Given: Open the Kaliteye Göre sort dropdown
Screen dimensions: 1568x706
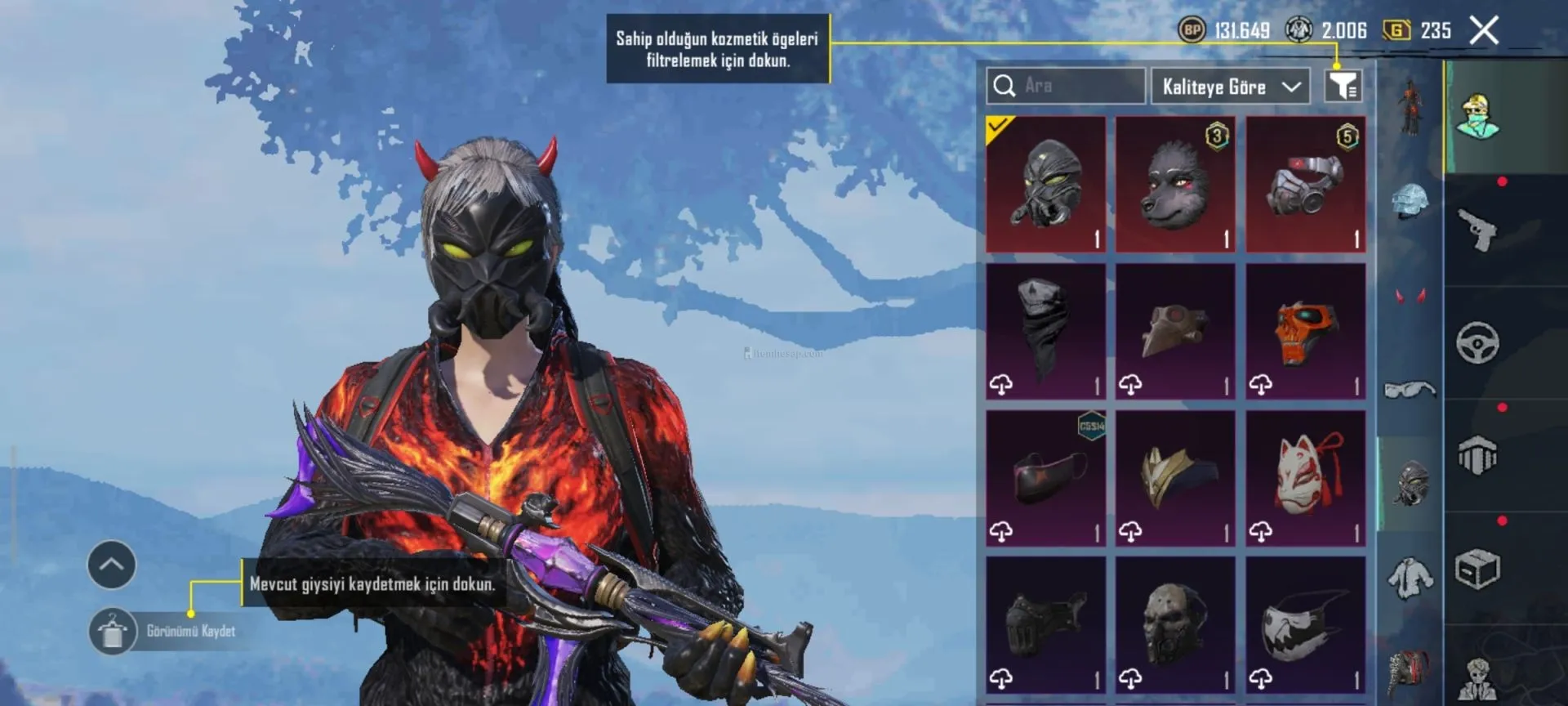Looking at the screenshot, I should pos(1230,87).
